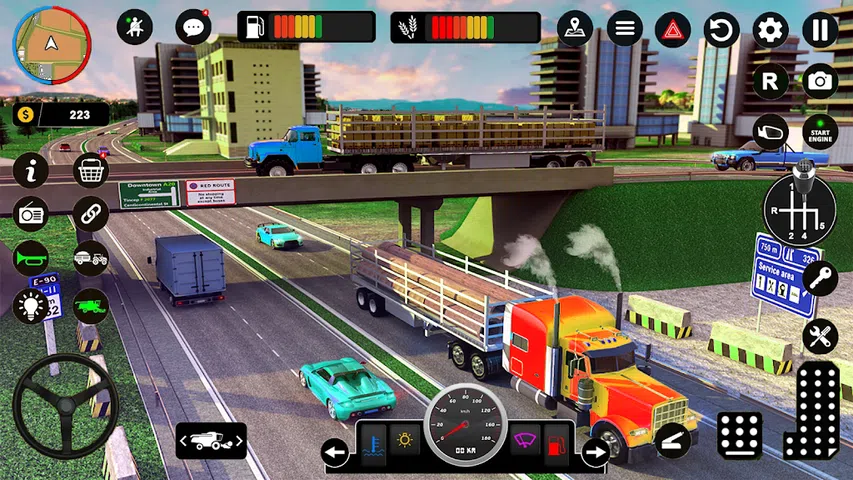Click the right turn signal arrow

(595, 453)
